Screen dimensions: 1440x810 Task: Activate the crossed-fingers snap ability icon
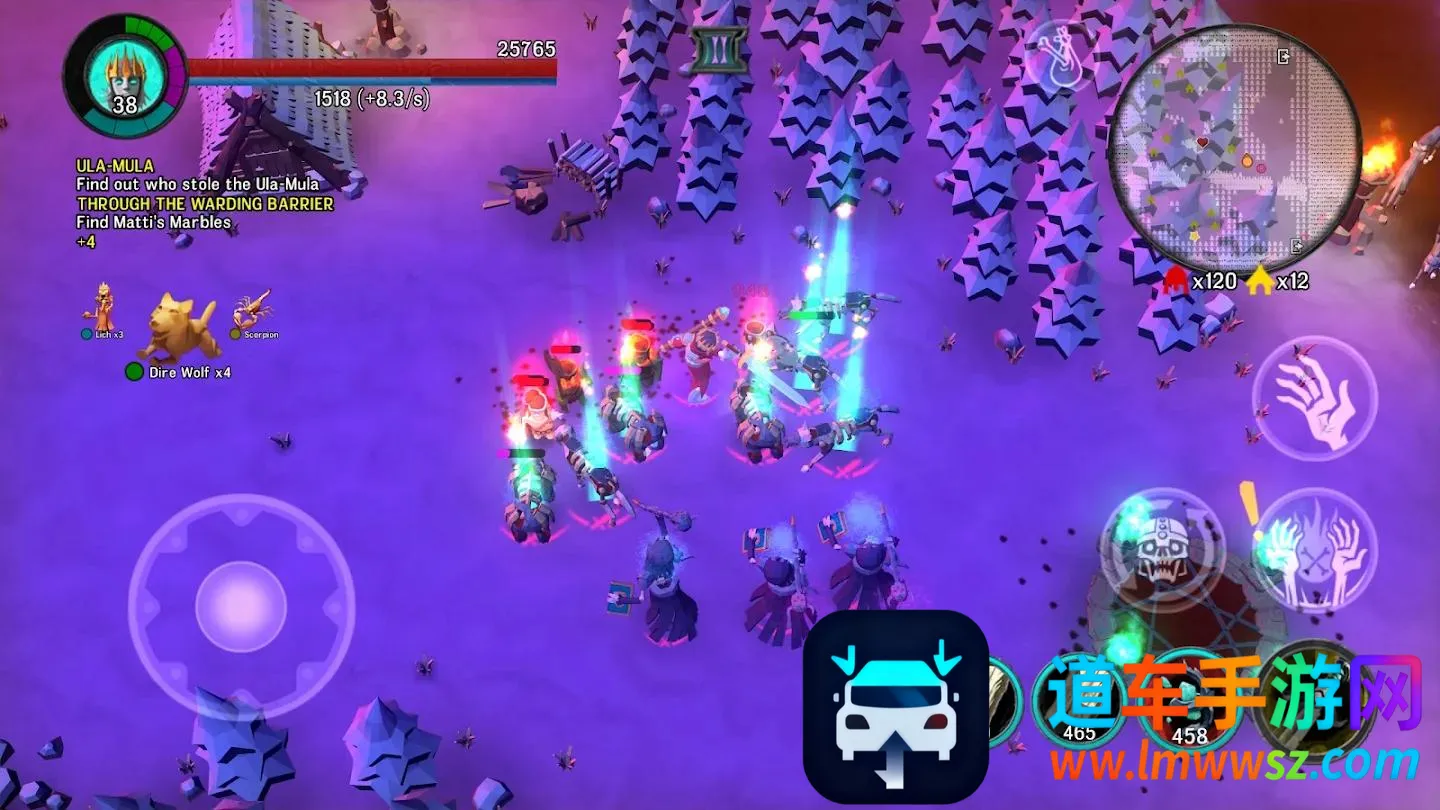tap(1058, 56)
